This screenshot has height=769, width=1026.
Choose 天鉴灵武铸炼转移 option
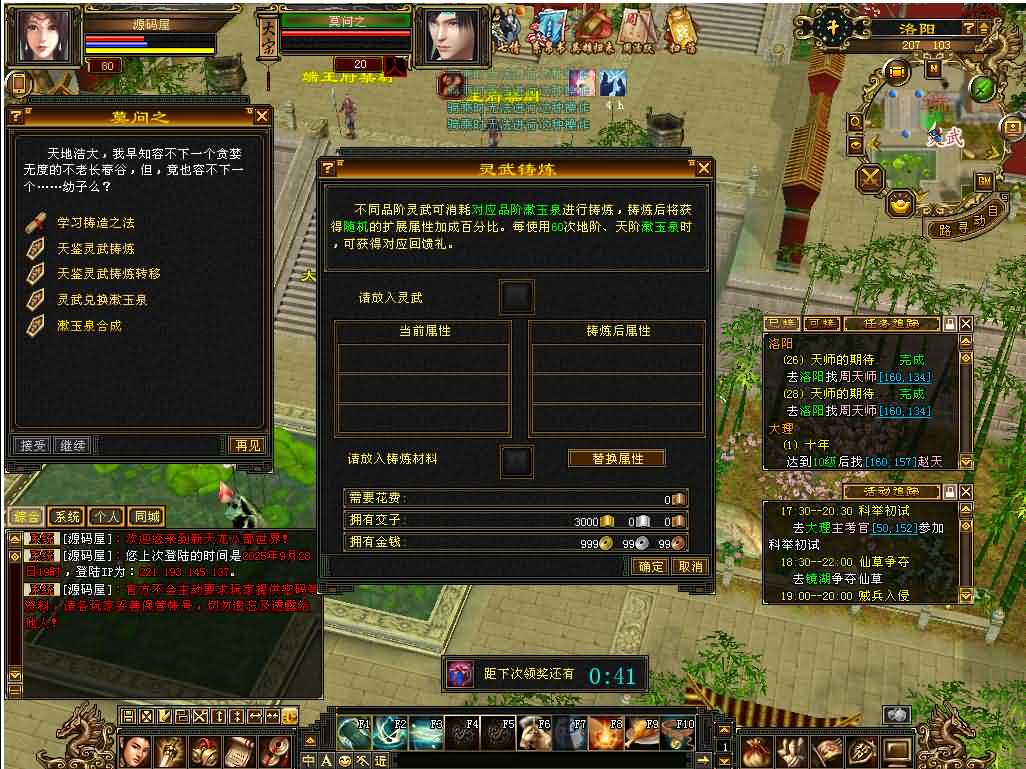tap(108, 273)
